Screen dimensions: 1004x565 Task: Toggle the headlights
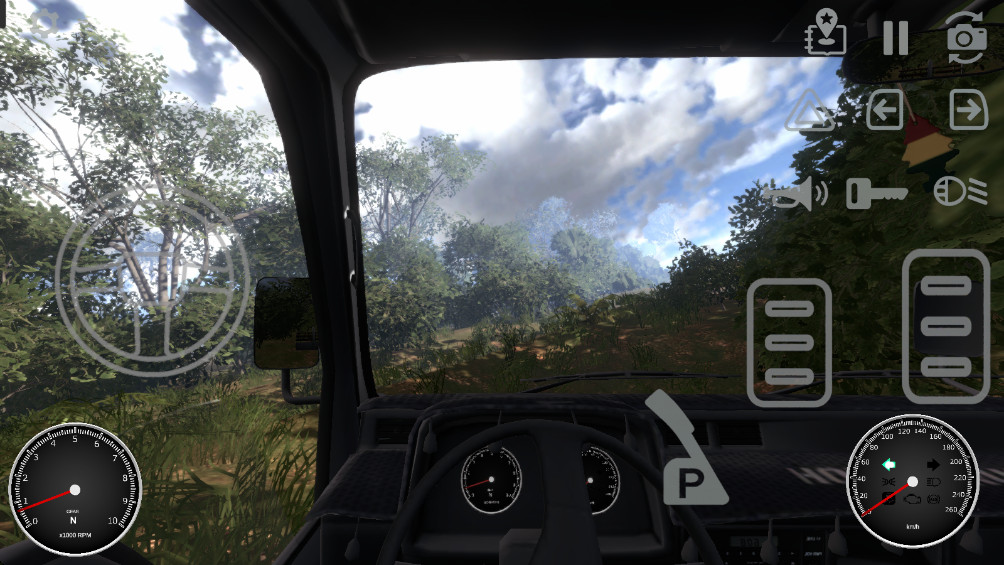pos(960,191)
